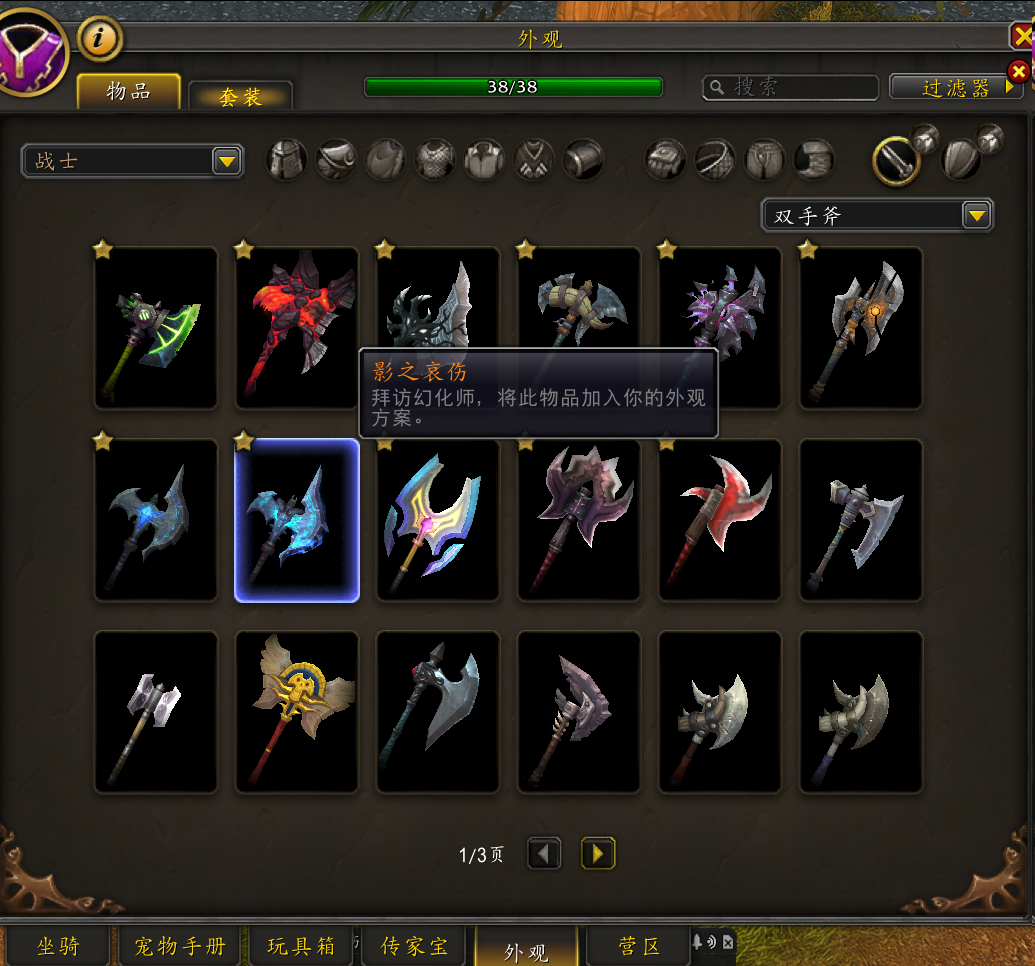
Task: Pick the green glowing axe appearance
Action: tap(156, 328)
